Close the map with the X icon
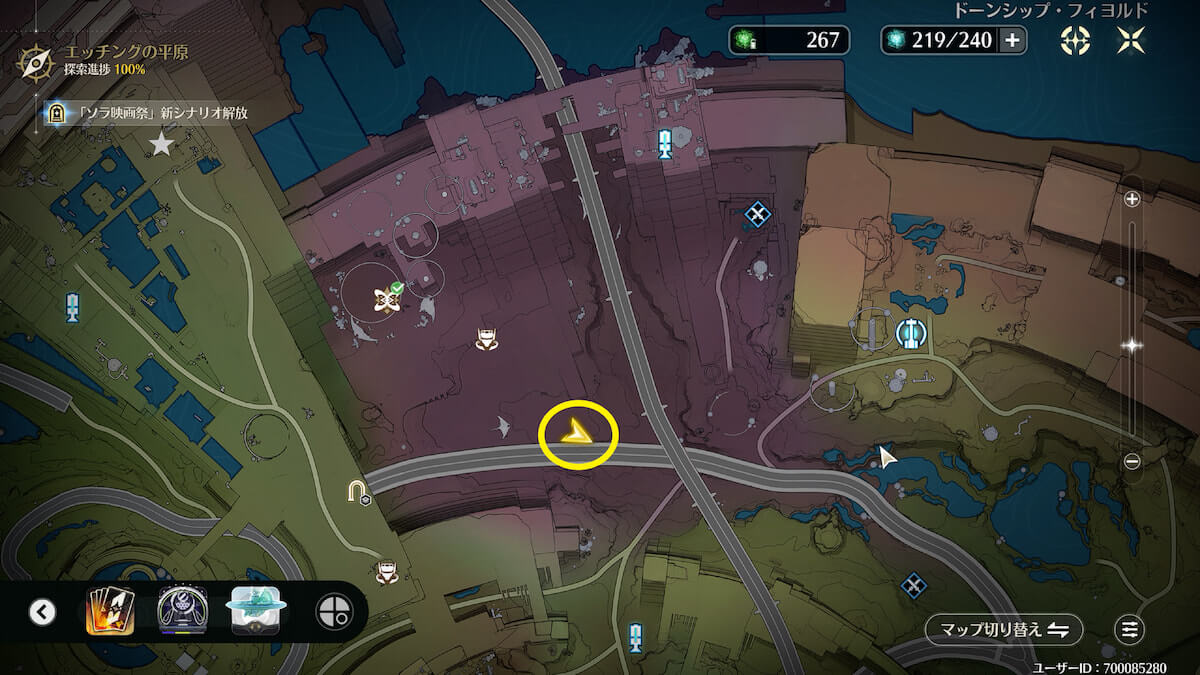This screenshot has height=675, width=1200. pyautogui.click(x=1132, y=40)
